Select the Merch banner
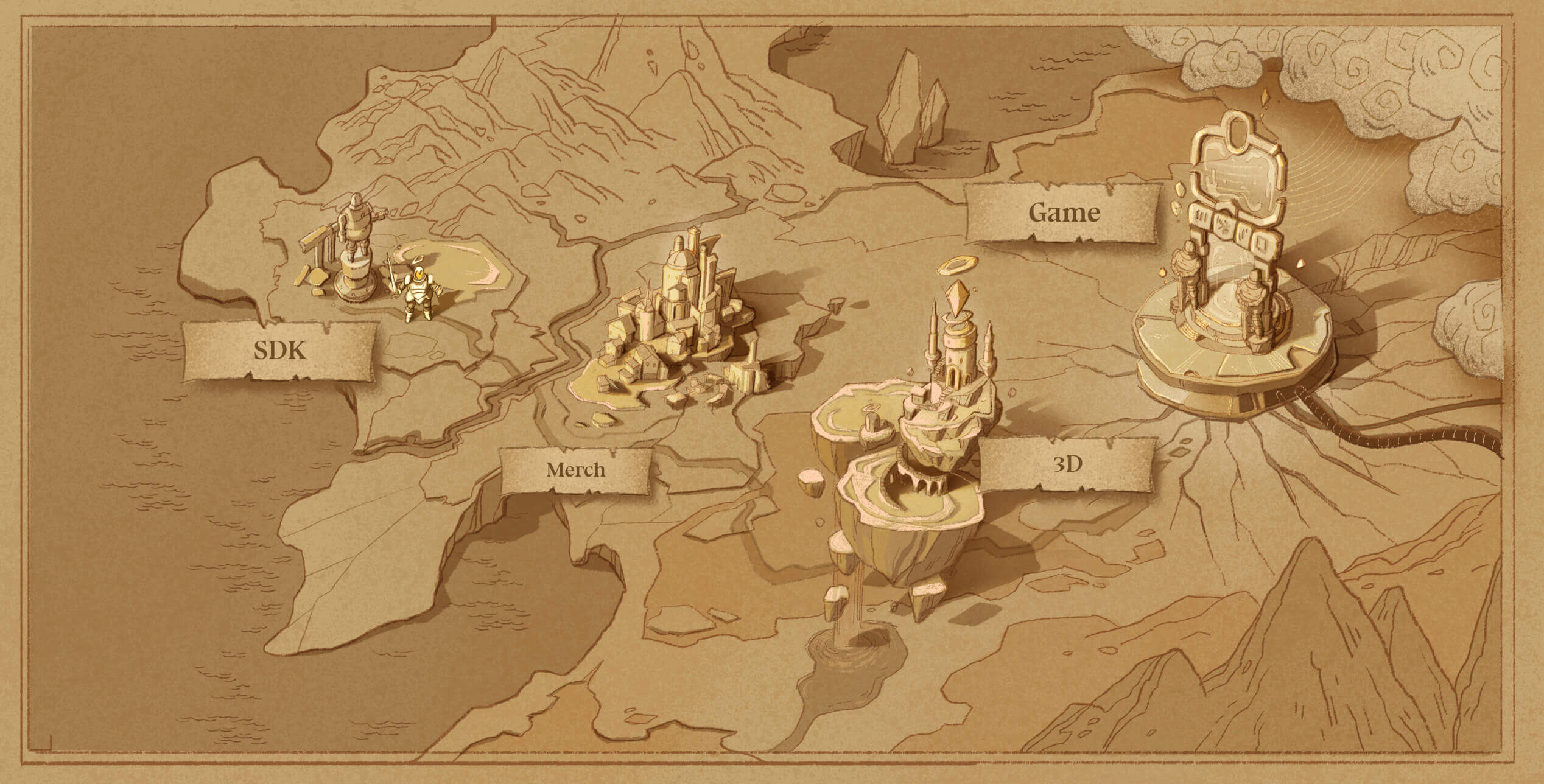Viewport: 1544px width, 784px height. pyautogui.click(x=575, y=470)
